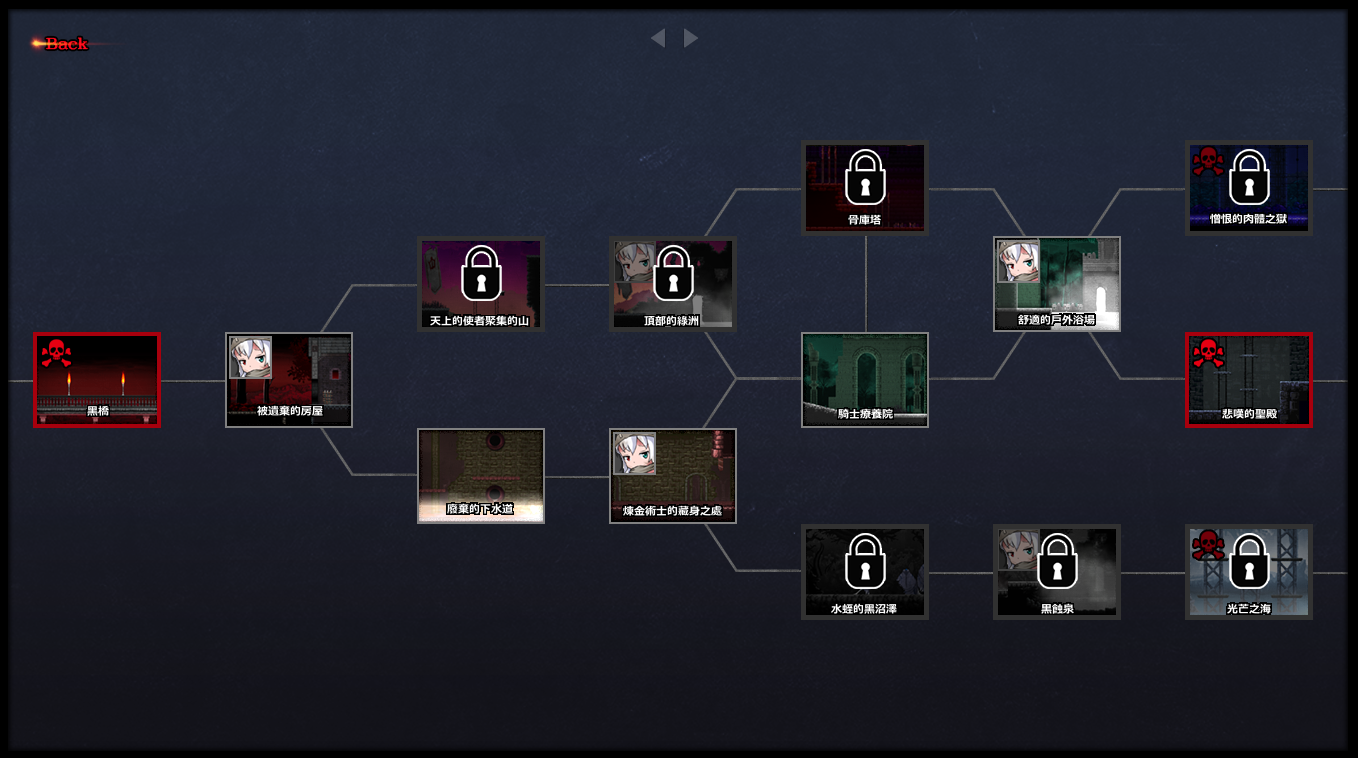Open the 被遺棄的房屋 stage
Screen dimensions: 1358x758
pyautogui.click(x=289, y=380)
